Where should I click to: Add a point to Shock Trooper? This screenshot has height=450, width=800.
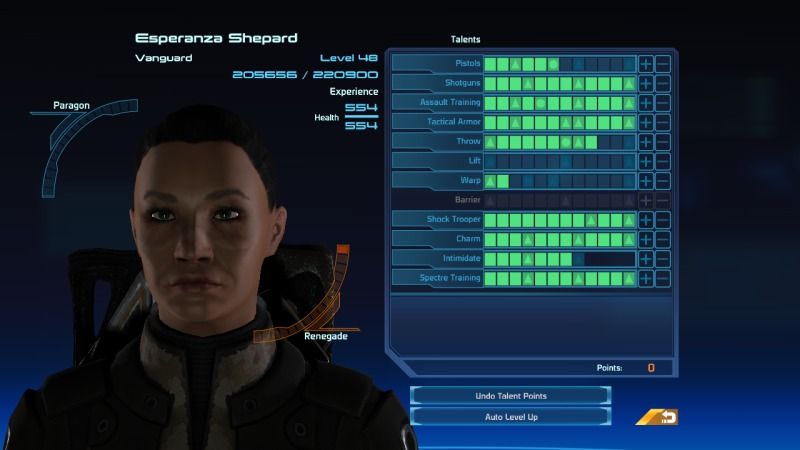pos(646,220)
